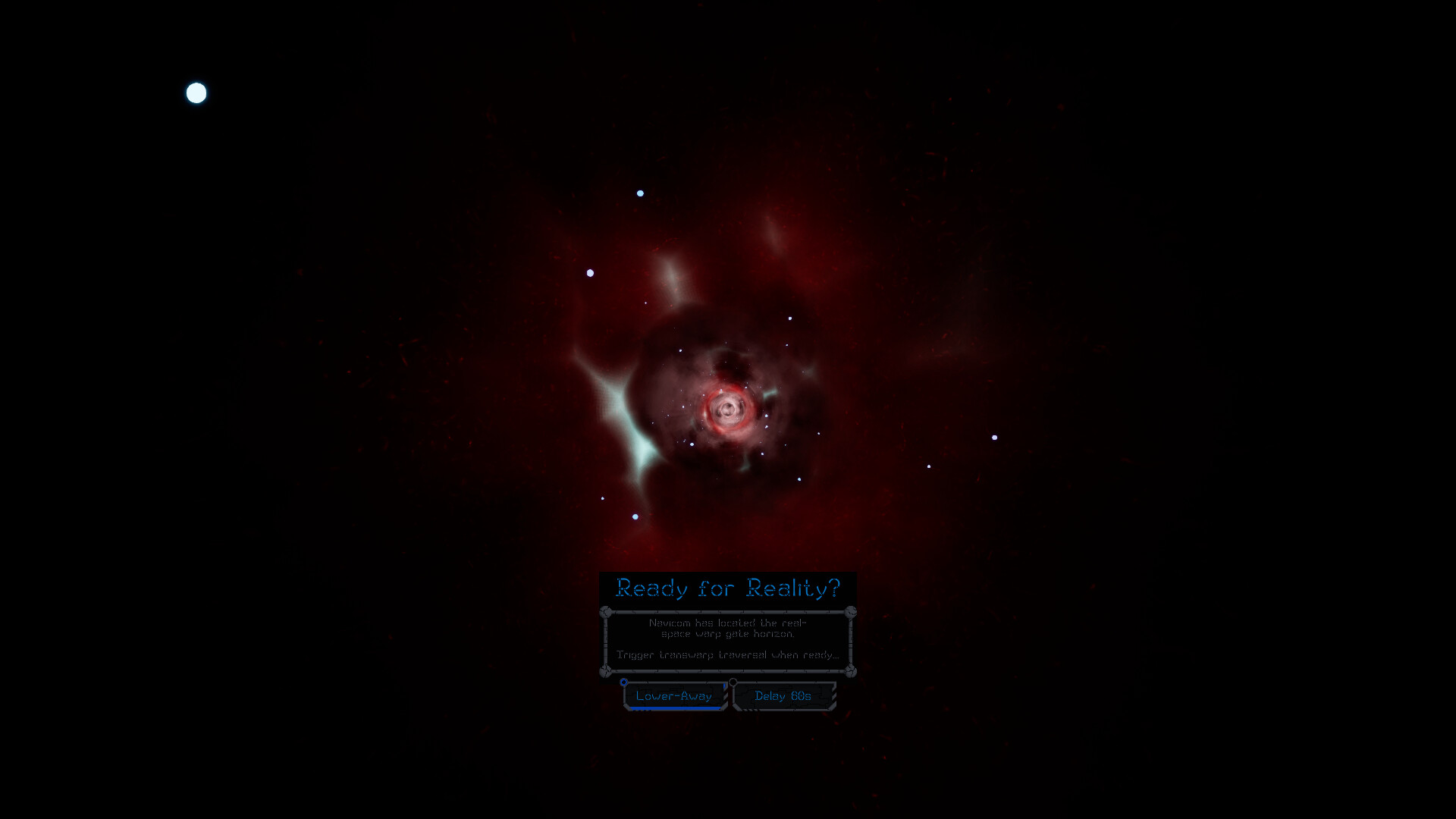The width and height of the screenshot is (1456, 819).
Task: Click the blue progress bar under Lower-Away
Action: (x=675, y=708)
